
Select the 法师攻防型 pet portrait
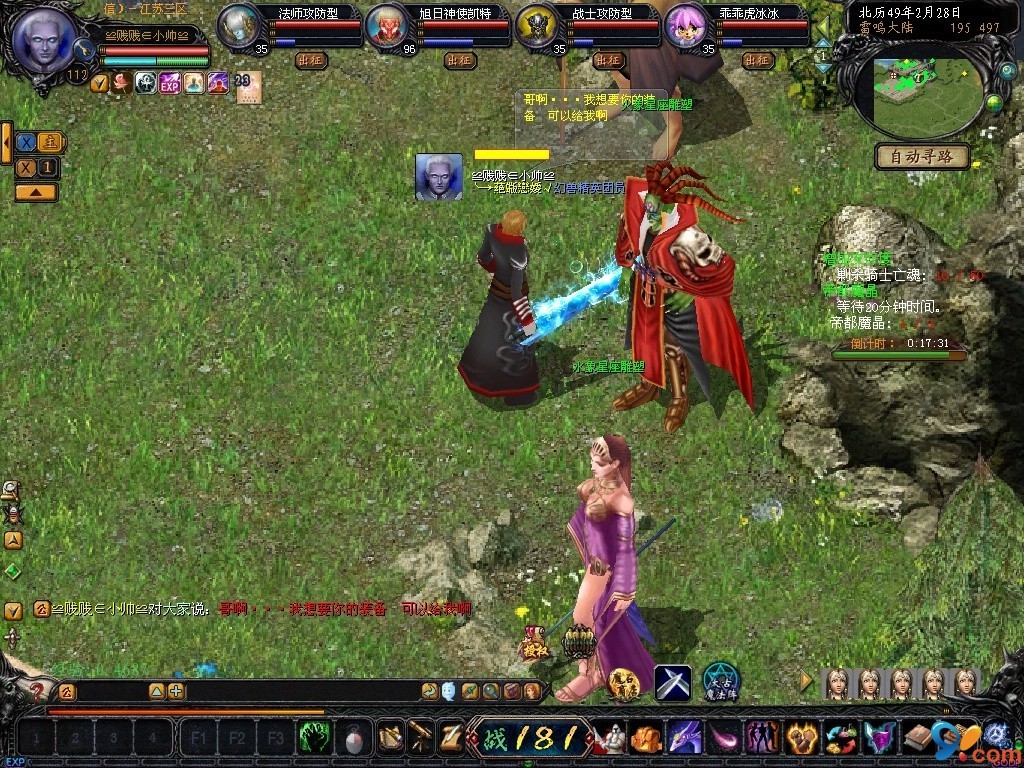coord(238,25)
